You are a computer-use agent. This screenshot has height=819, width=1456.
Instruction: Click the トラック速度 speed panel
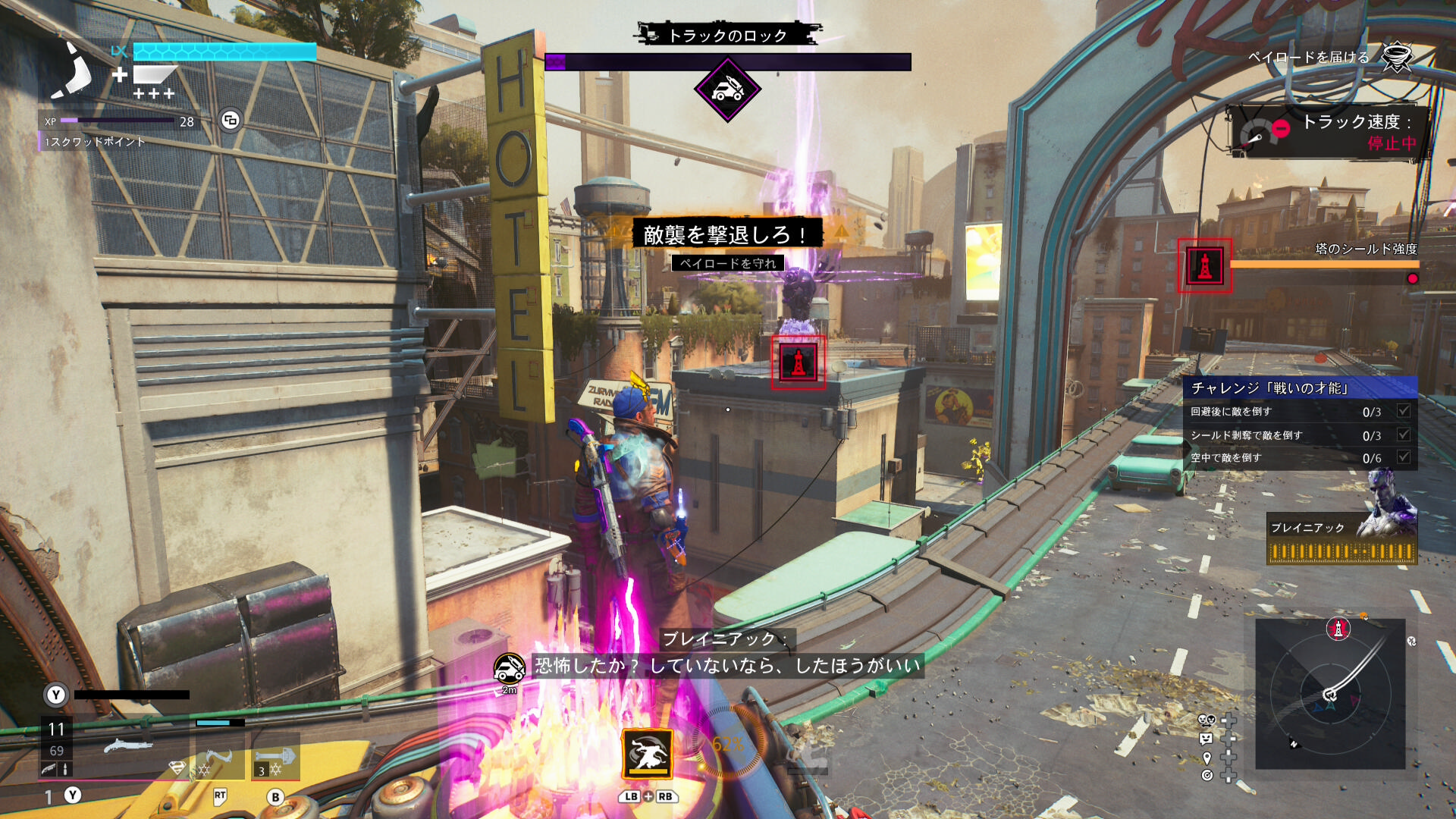1330,132
